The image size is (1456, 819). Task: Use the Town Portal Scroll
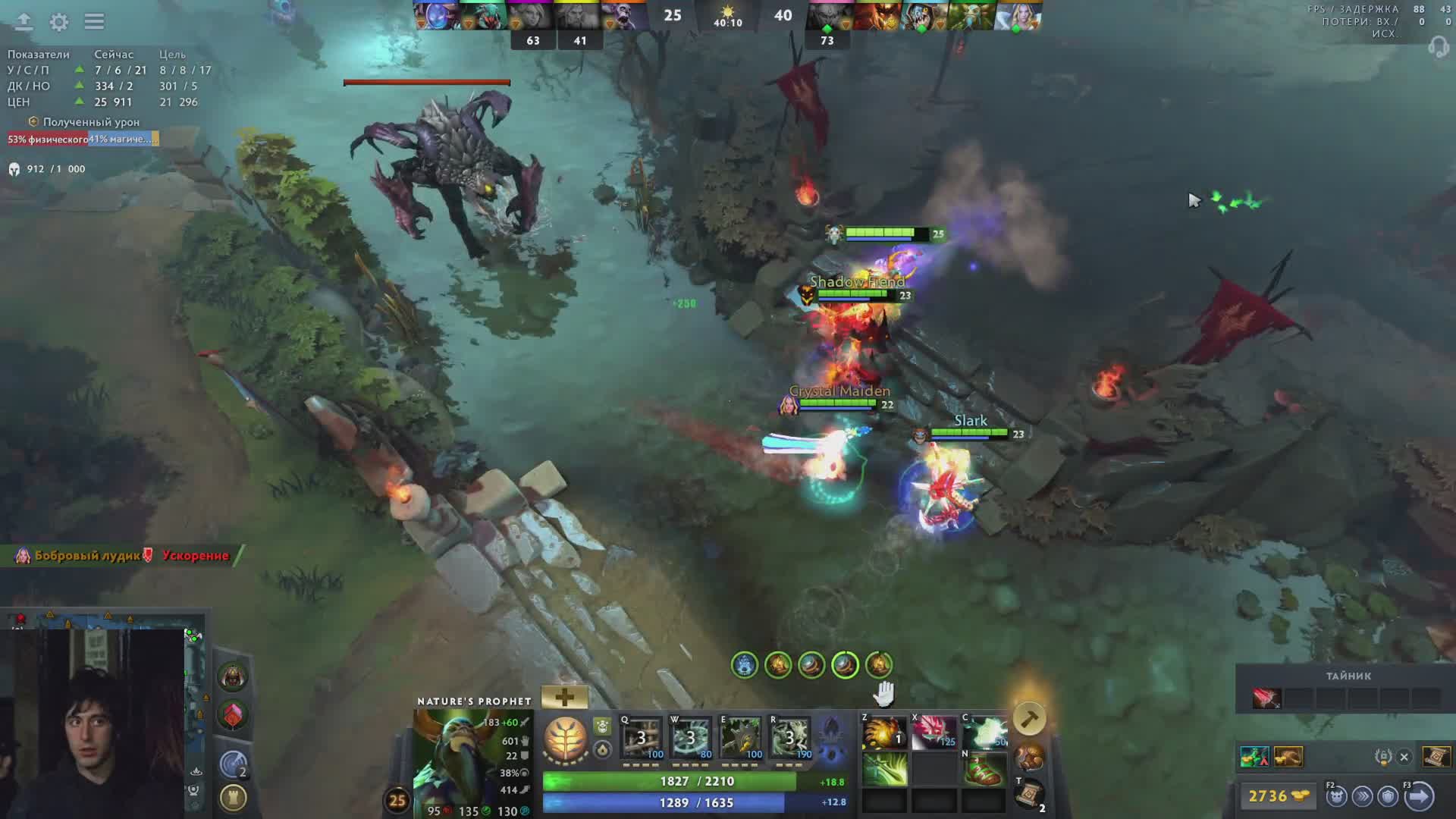[x=1029, y=793]
